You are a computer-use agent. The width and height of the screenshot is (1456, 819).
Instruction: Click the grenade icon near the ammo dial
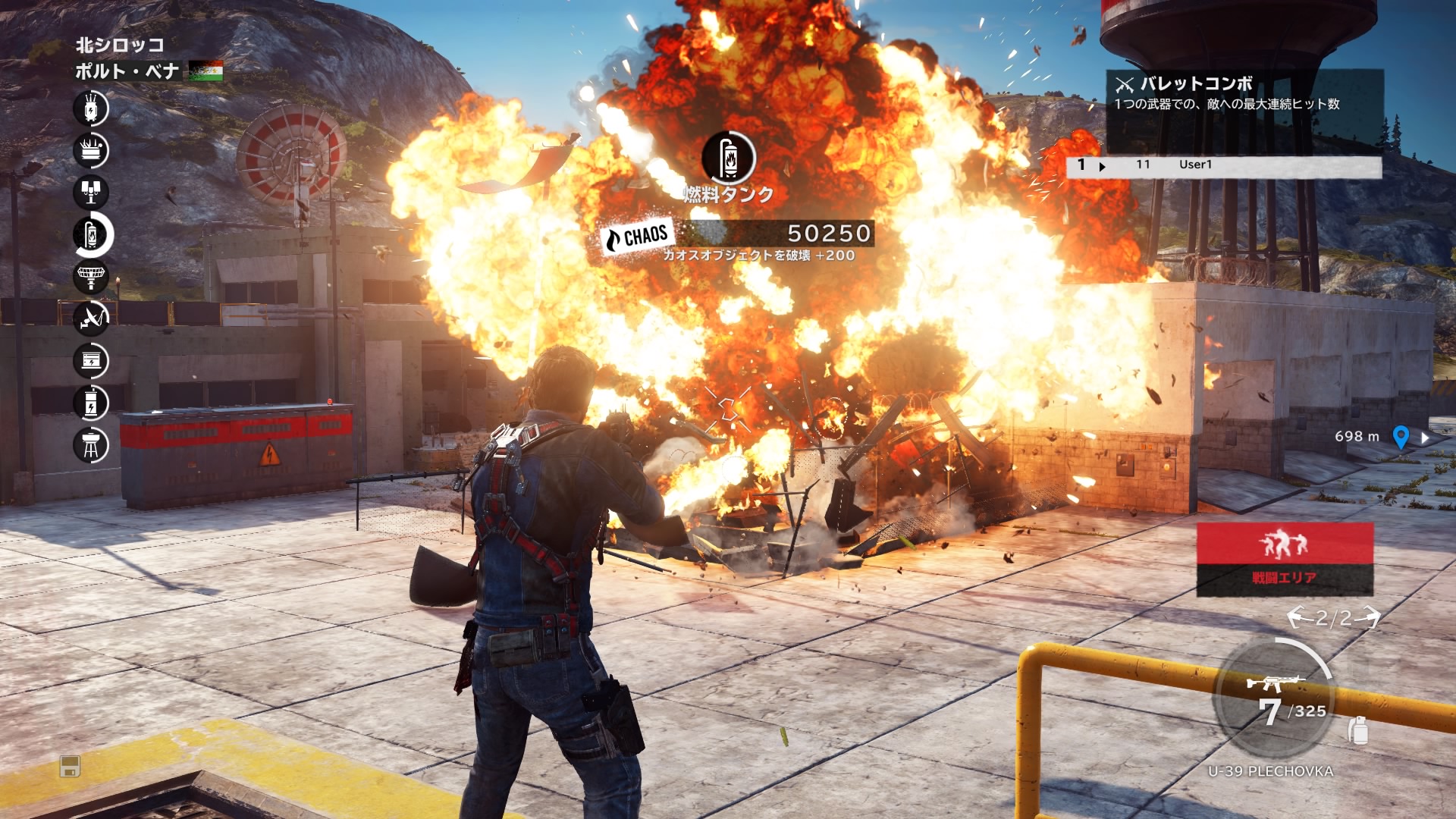[1358, 730]
